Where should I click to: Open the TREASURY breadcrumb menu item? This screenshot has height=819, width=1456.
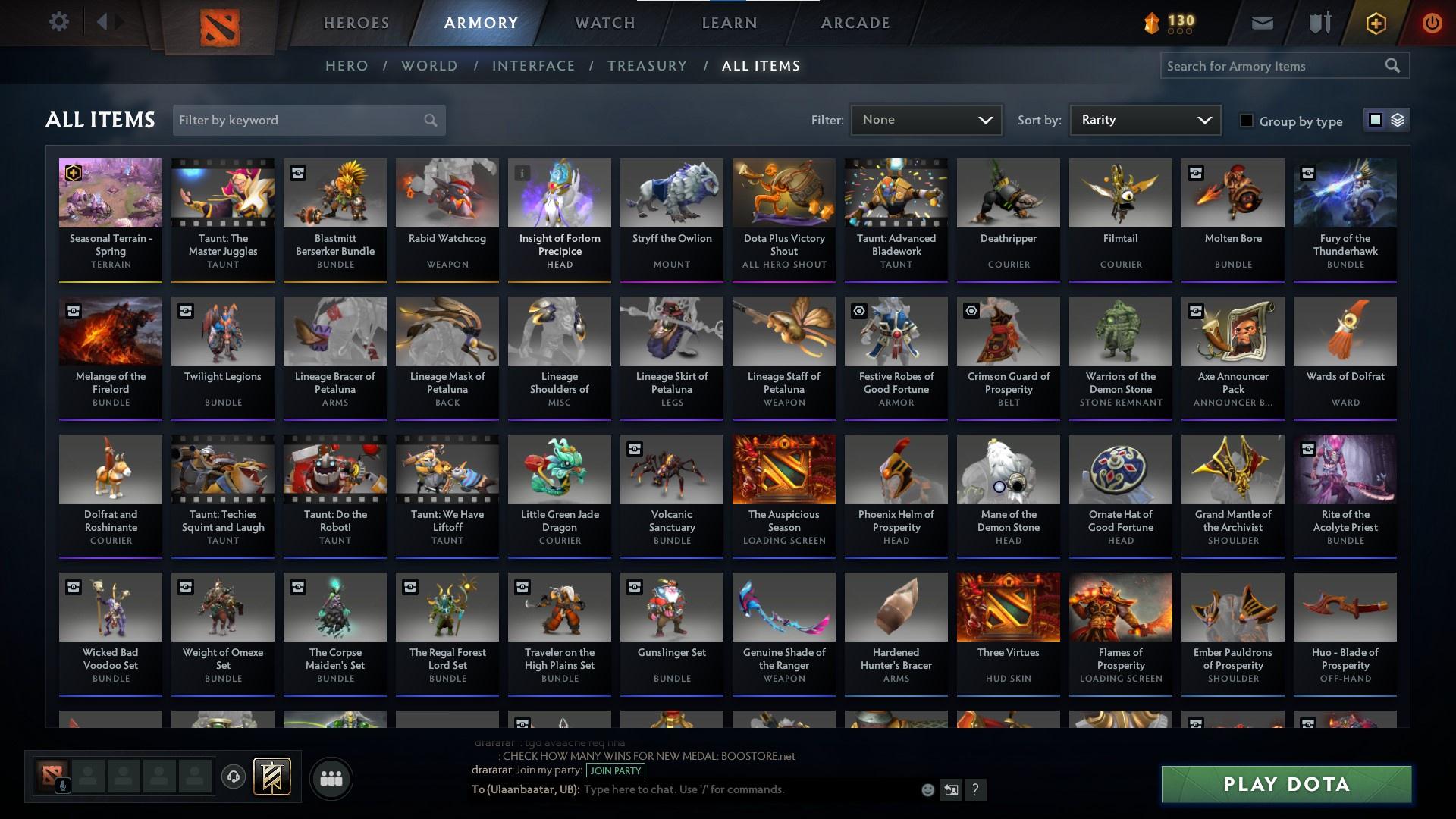(647, 66)
